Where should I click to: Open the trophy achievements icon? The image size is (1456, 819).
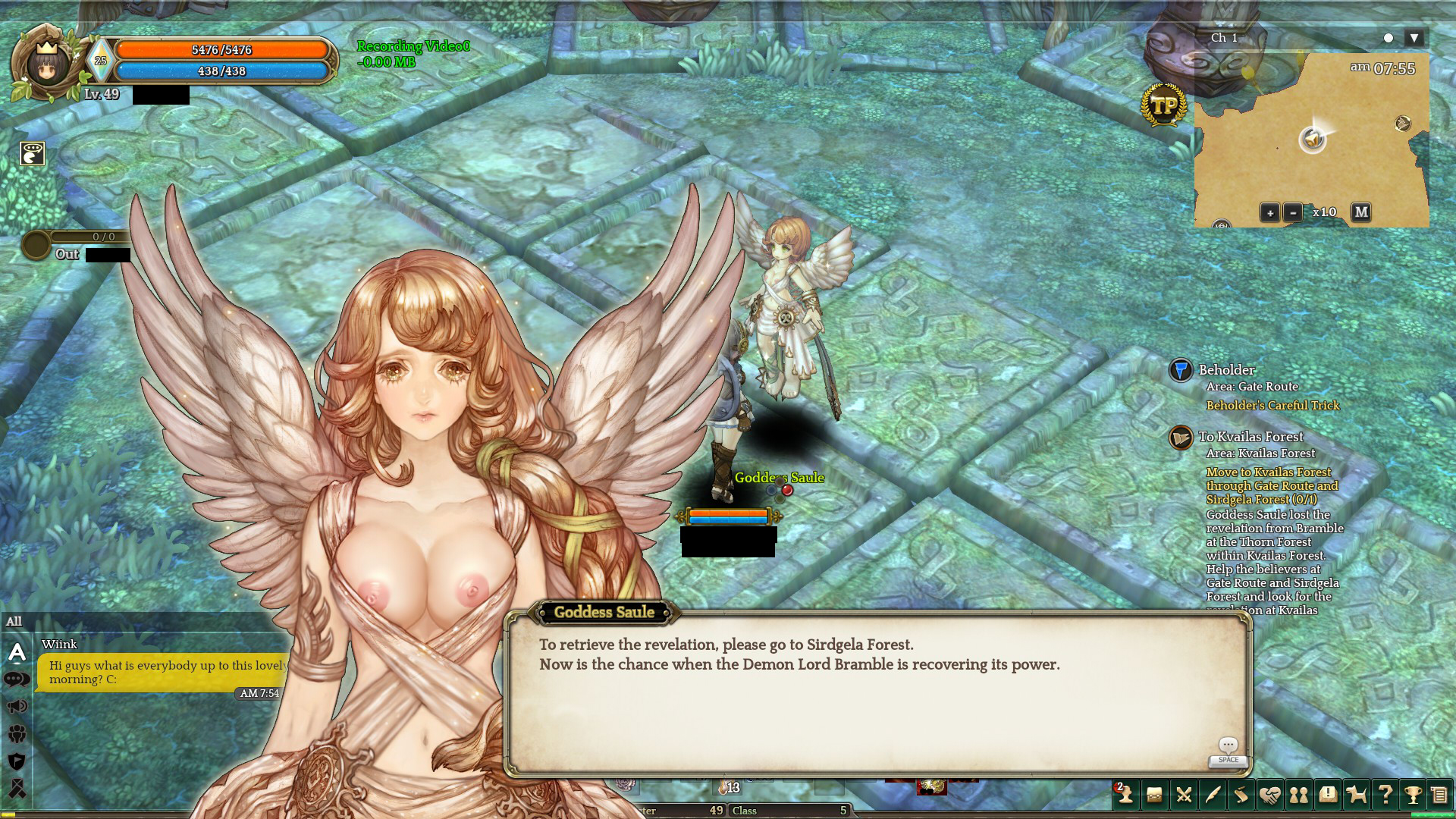[1413, 794]
